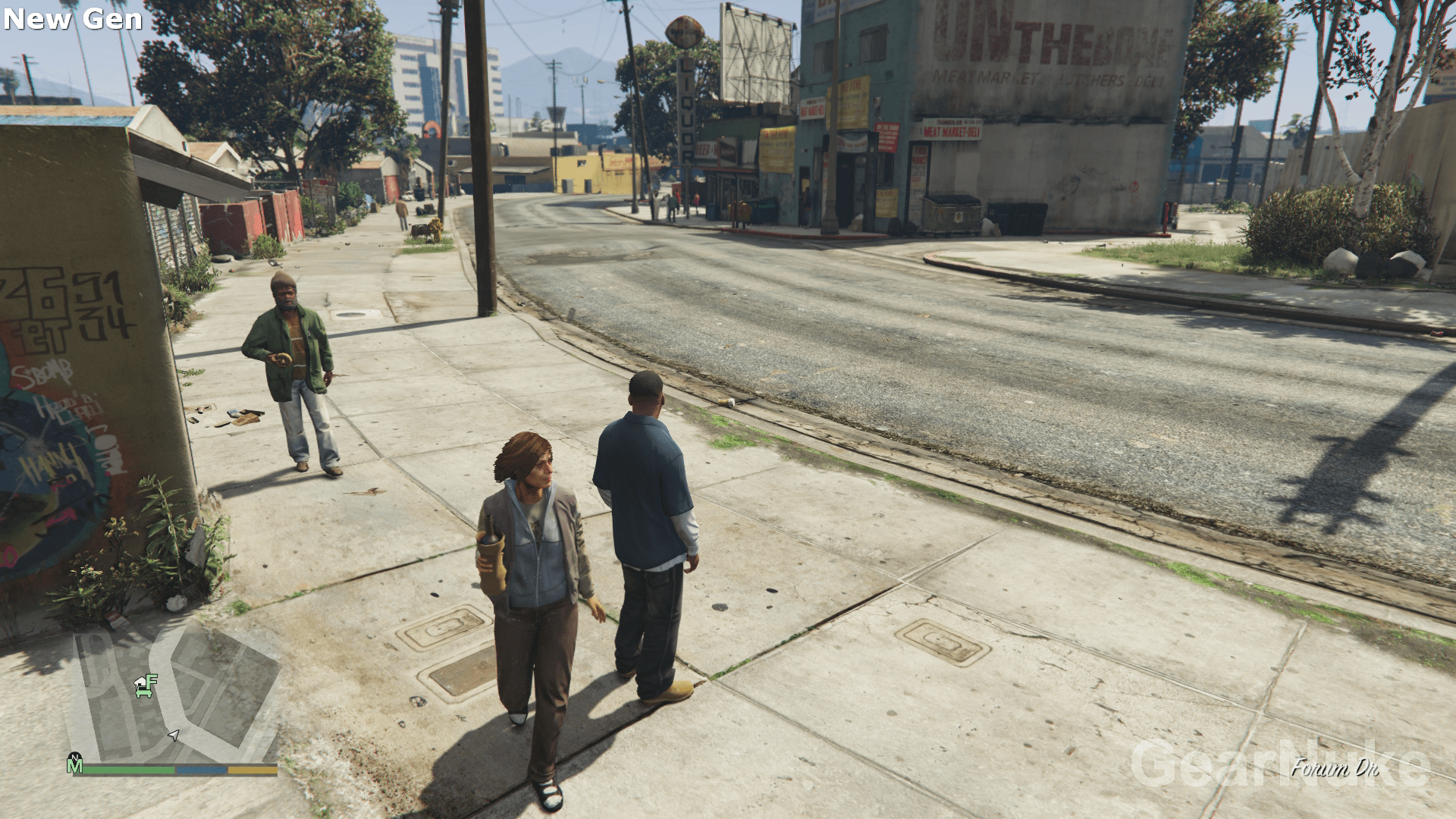Click the green F safehouse marker

pos(150,679)
